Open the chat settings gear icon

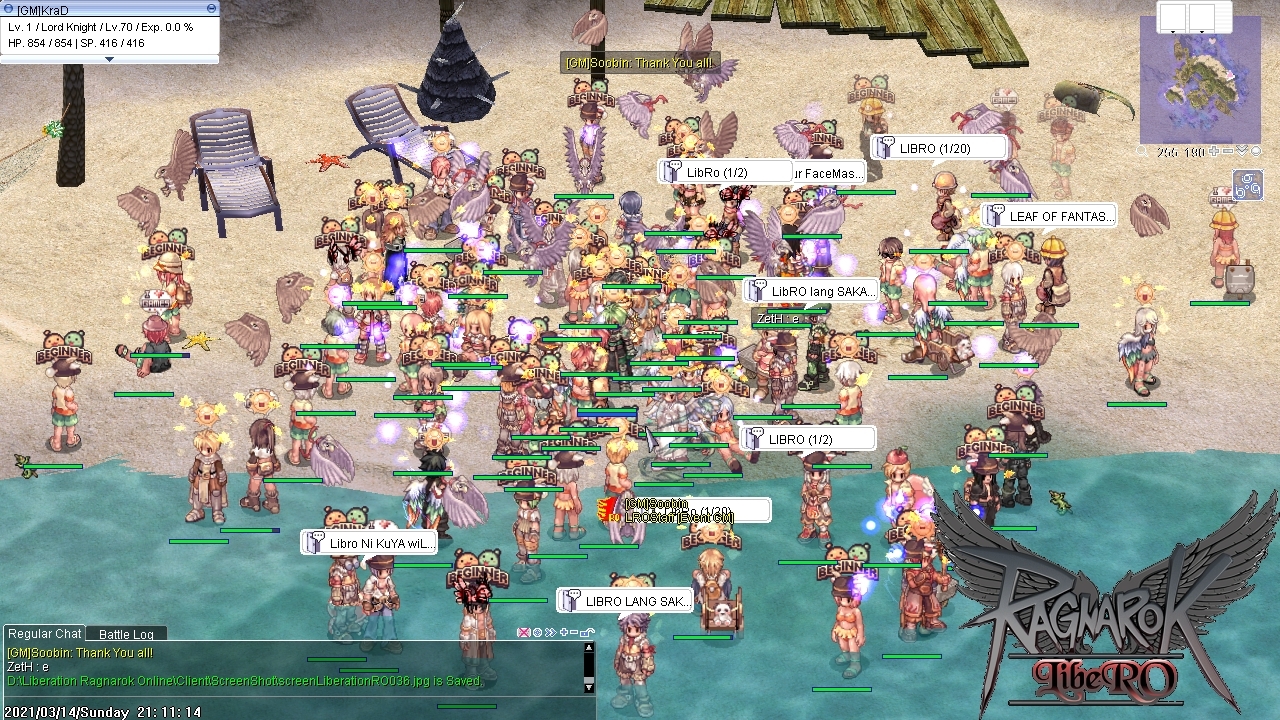pyautogui.click(x=537, y=632)
